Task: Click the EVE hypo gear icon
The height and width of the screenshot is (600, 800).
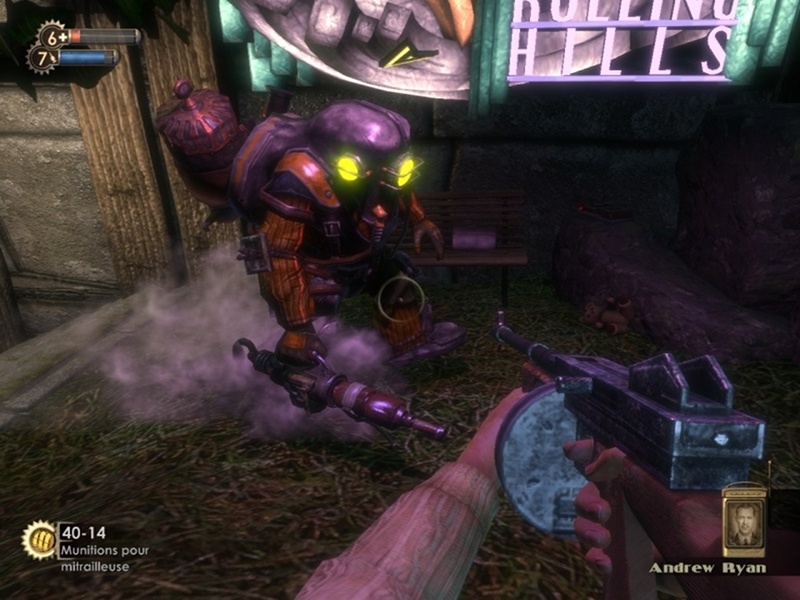Action: point(42,58)
